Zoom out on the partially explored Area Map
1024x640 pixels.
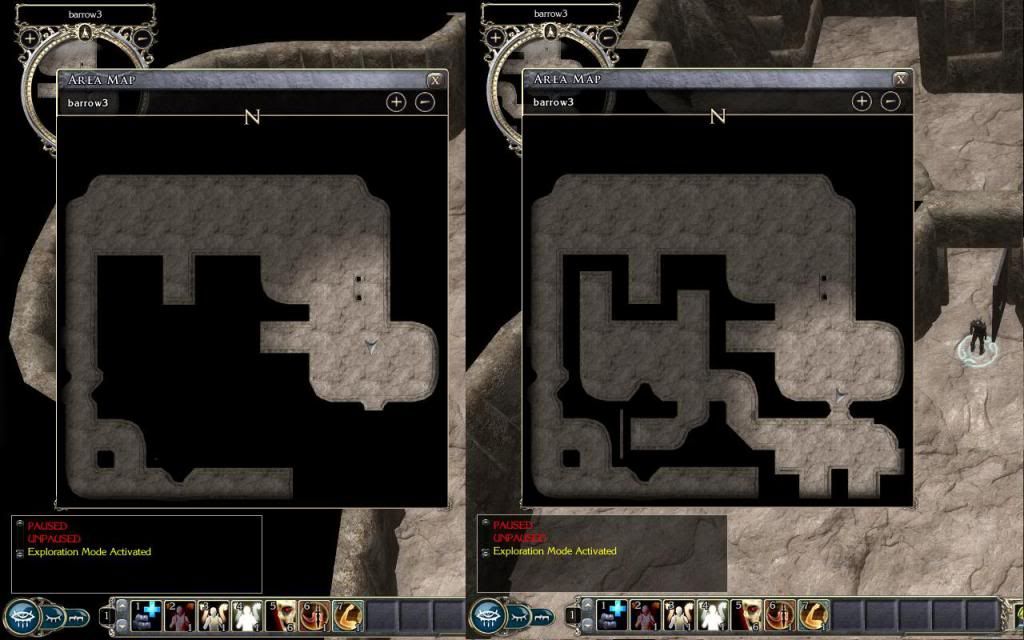425,102
